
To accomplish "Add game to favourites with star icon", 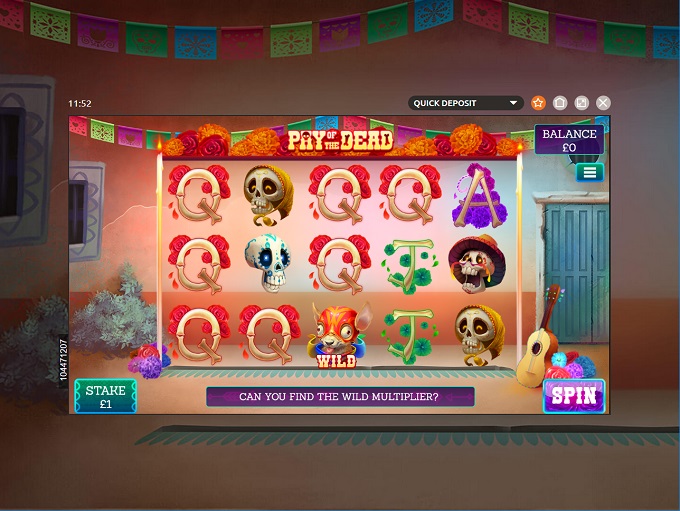I will (538, 103).
